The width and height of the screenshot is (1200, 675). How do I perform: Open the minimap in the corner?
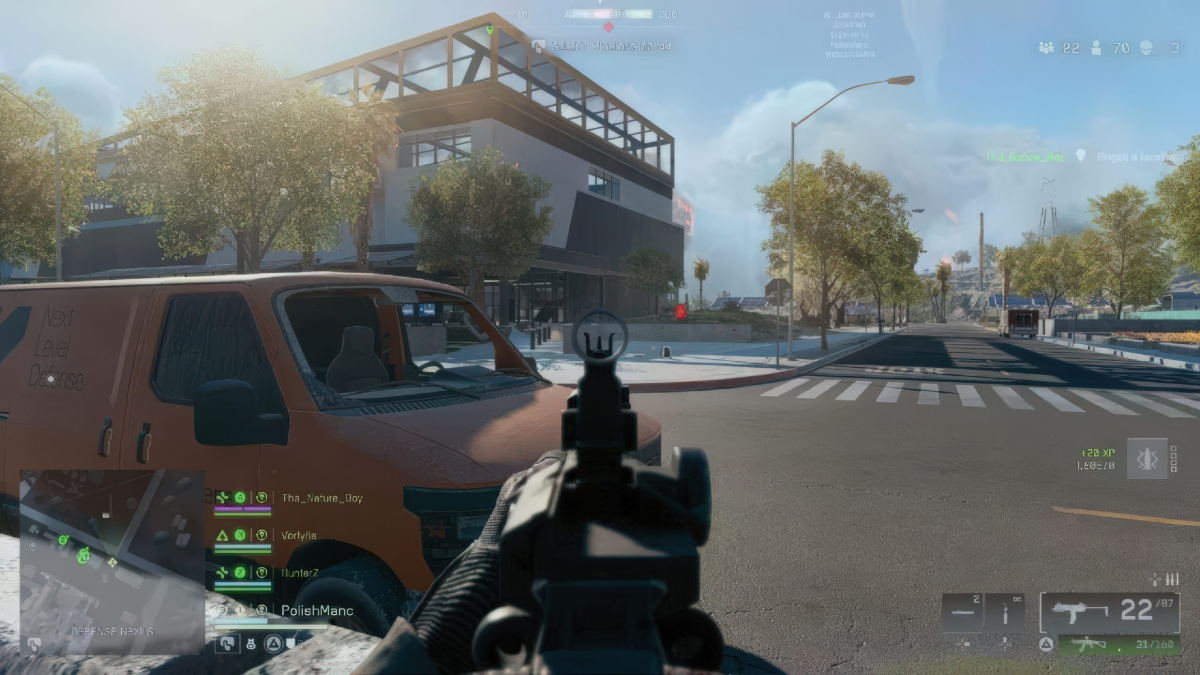click(x=112, y=562)
